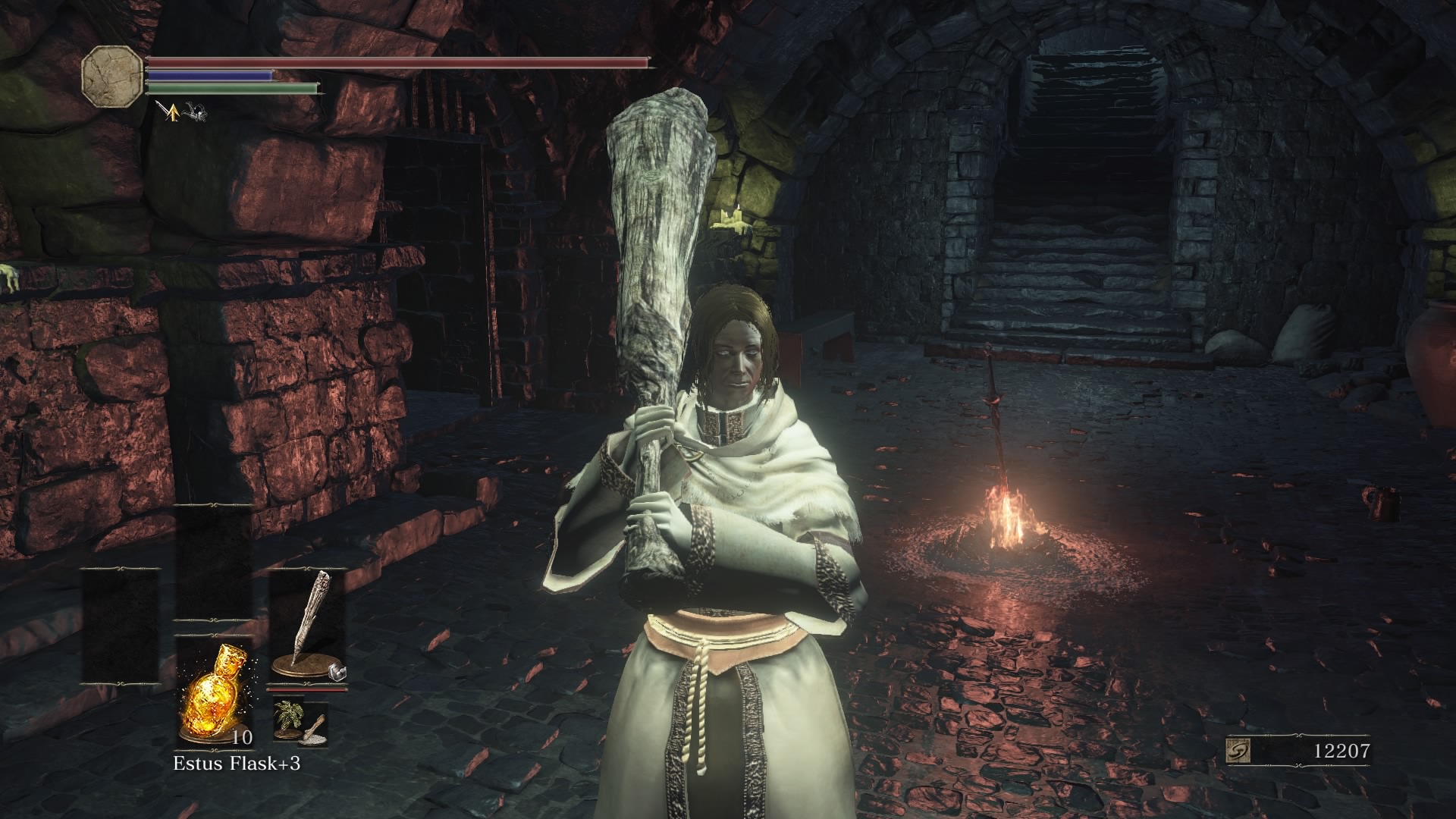Click the octagonal stone emblem beside the health bar
The height and width of the screenshot is (819, 1456).
point(113,76)
